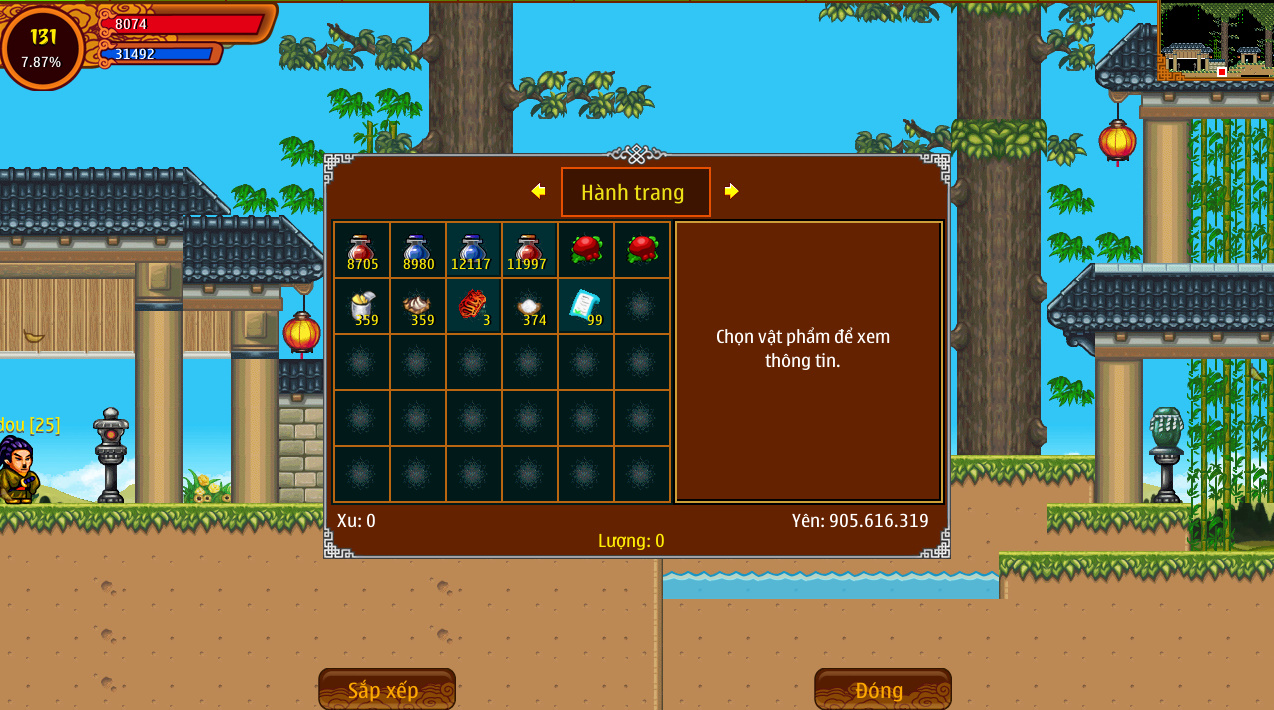Click the level 131 character badge
This screenshot has width=1274, height=710.
click(43, 47)
